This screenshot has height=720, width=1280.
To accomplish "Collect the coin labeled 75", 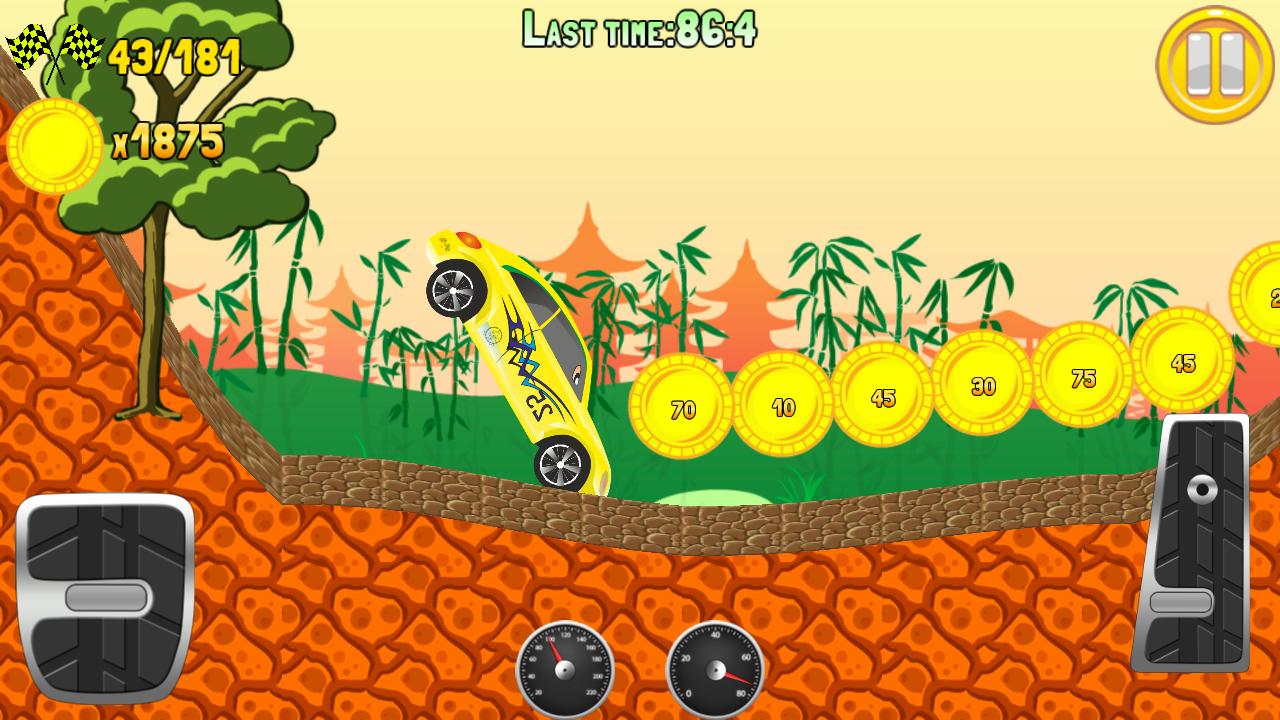I will [1082, 372].
